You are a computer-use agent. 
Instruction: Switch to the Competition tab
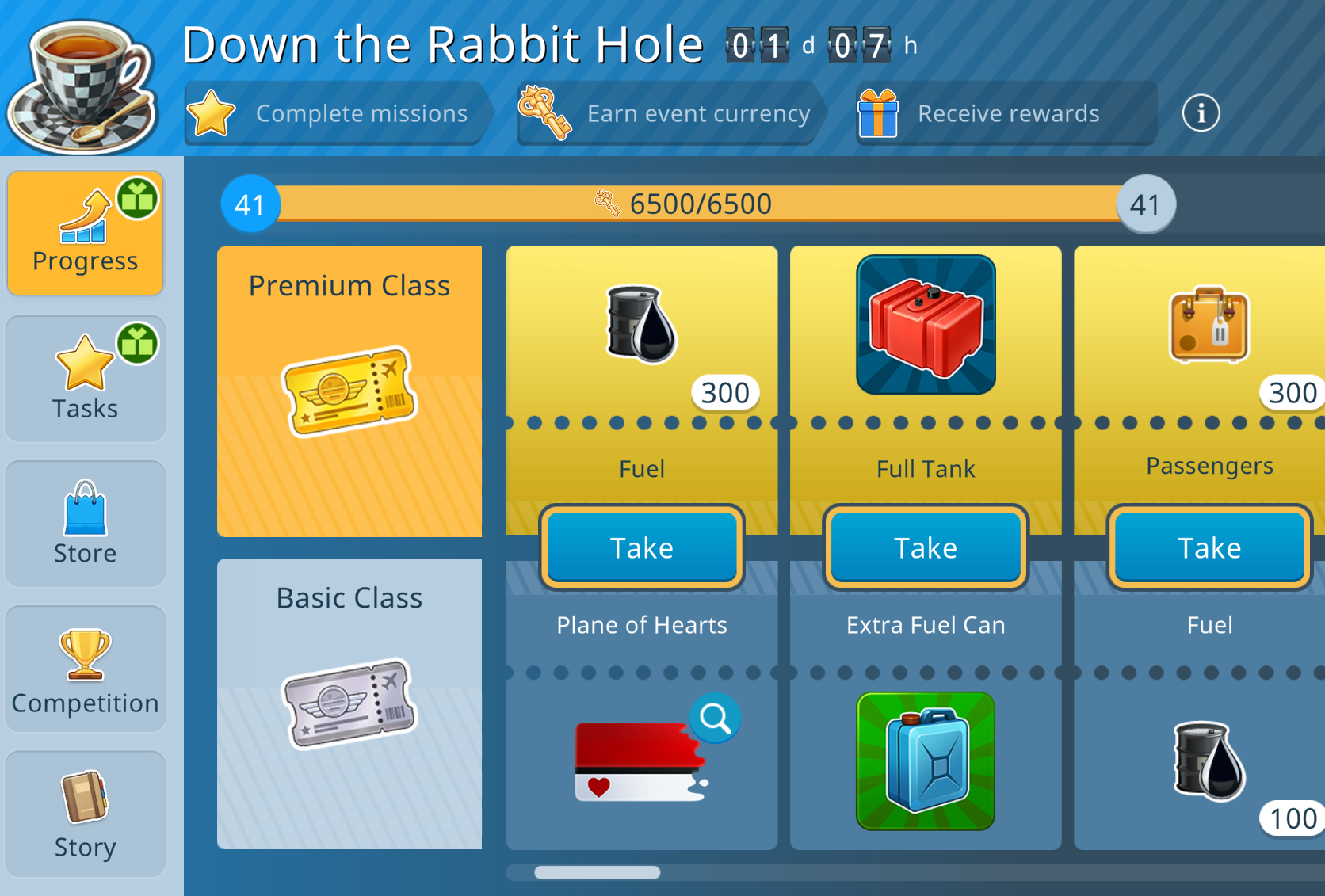(86, 669)
